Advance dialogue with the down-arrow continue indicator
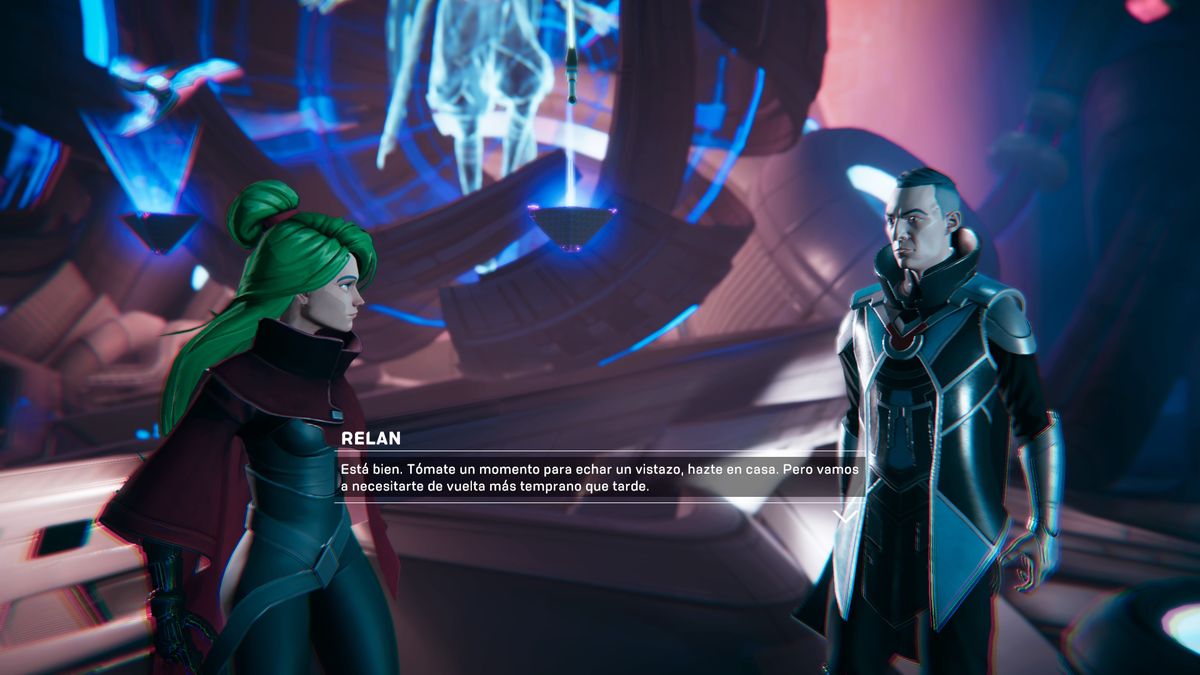 pyautogui.click(x=845, y=516)
